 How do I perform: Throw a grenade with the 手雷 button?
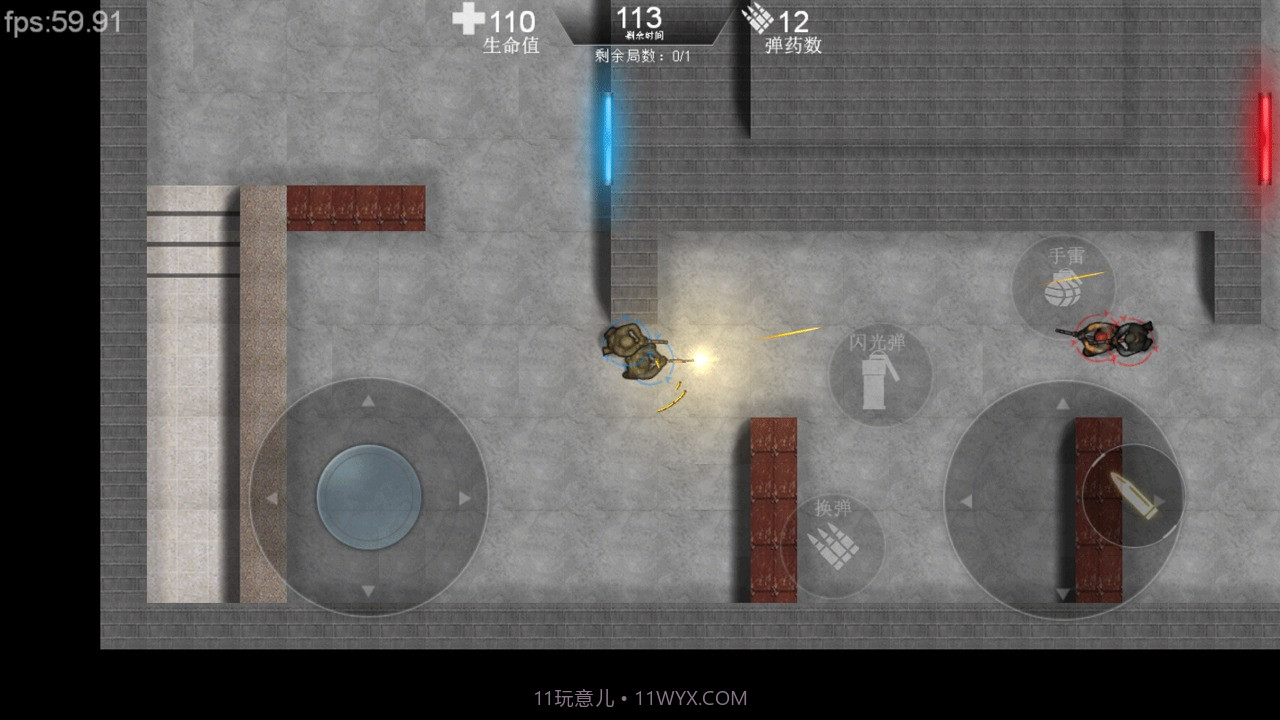coord(1063,285)
